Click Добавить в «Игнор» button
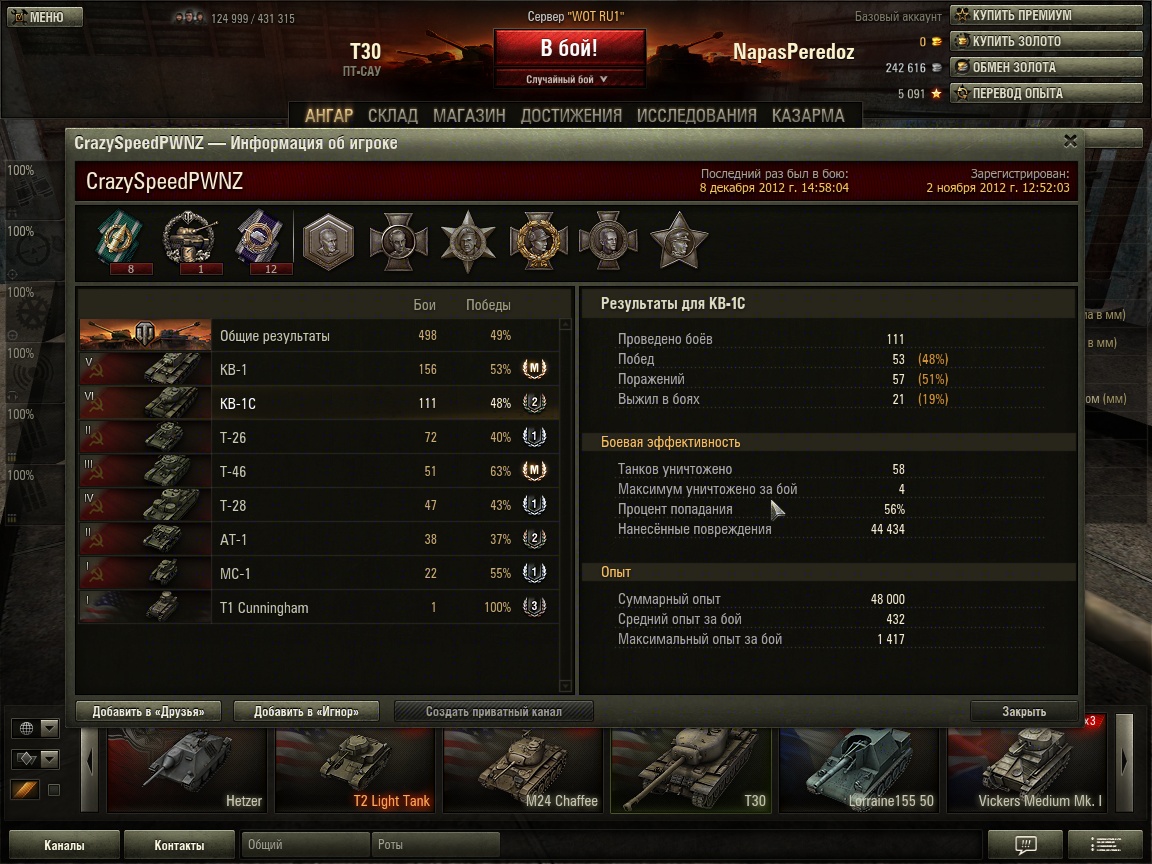This screenshot has width=1152, height=864. pos(309,712)
